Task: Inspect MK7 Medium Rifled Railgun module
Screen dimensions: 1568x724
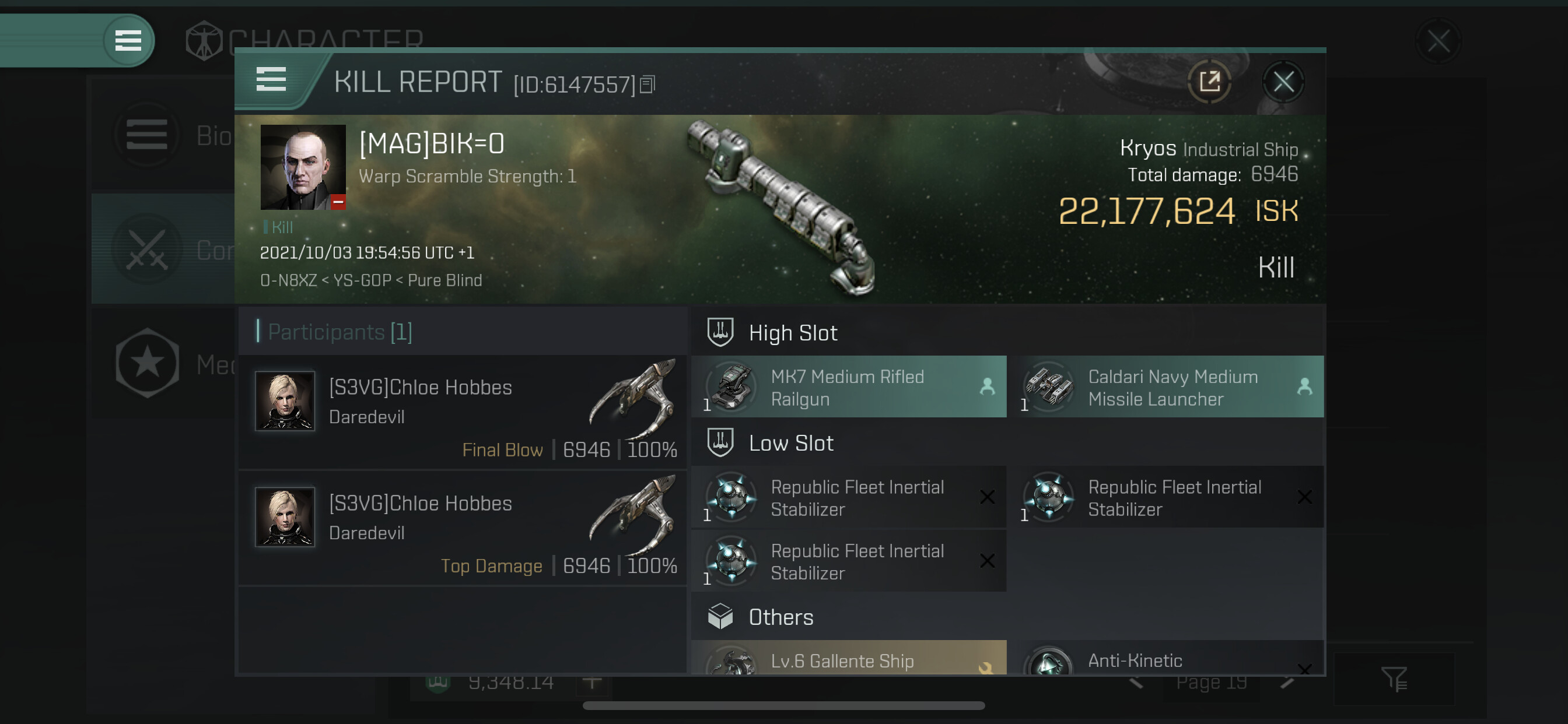Action: (x=849, y=388)
